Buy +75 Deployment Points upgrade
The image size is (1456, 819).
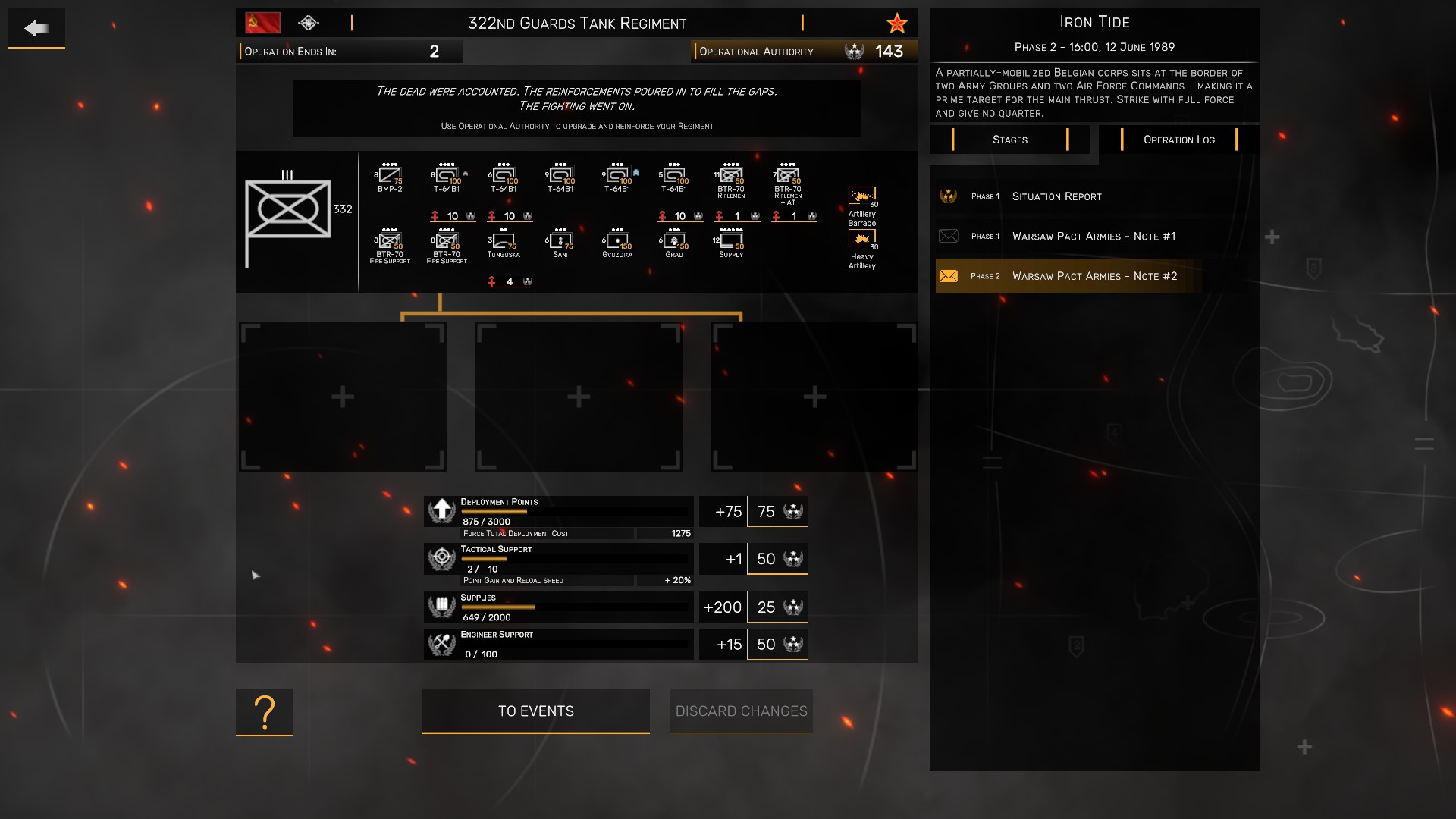777,512
